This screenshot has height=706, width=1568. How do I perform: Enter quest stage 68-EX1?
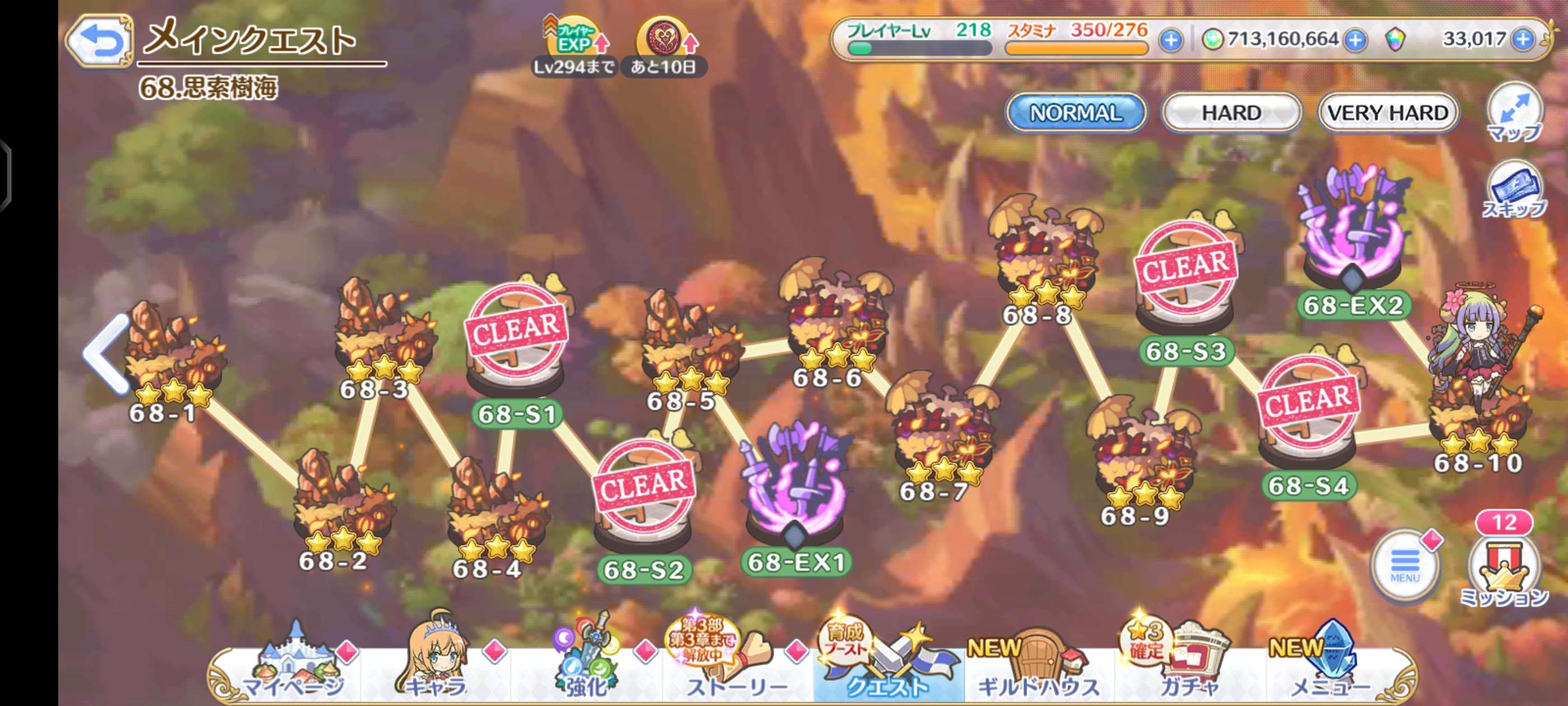coord(794,494)
